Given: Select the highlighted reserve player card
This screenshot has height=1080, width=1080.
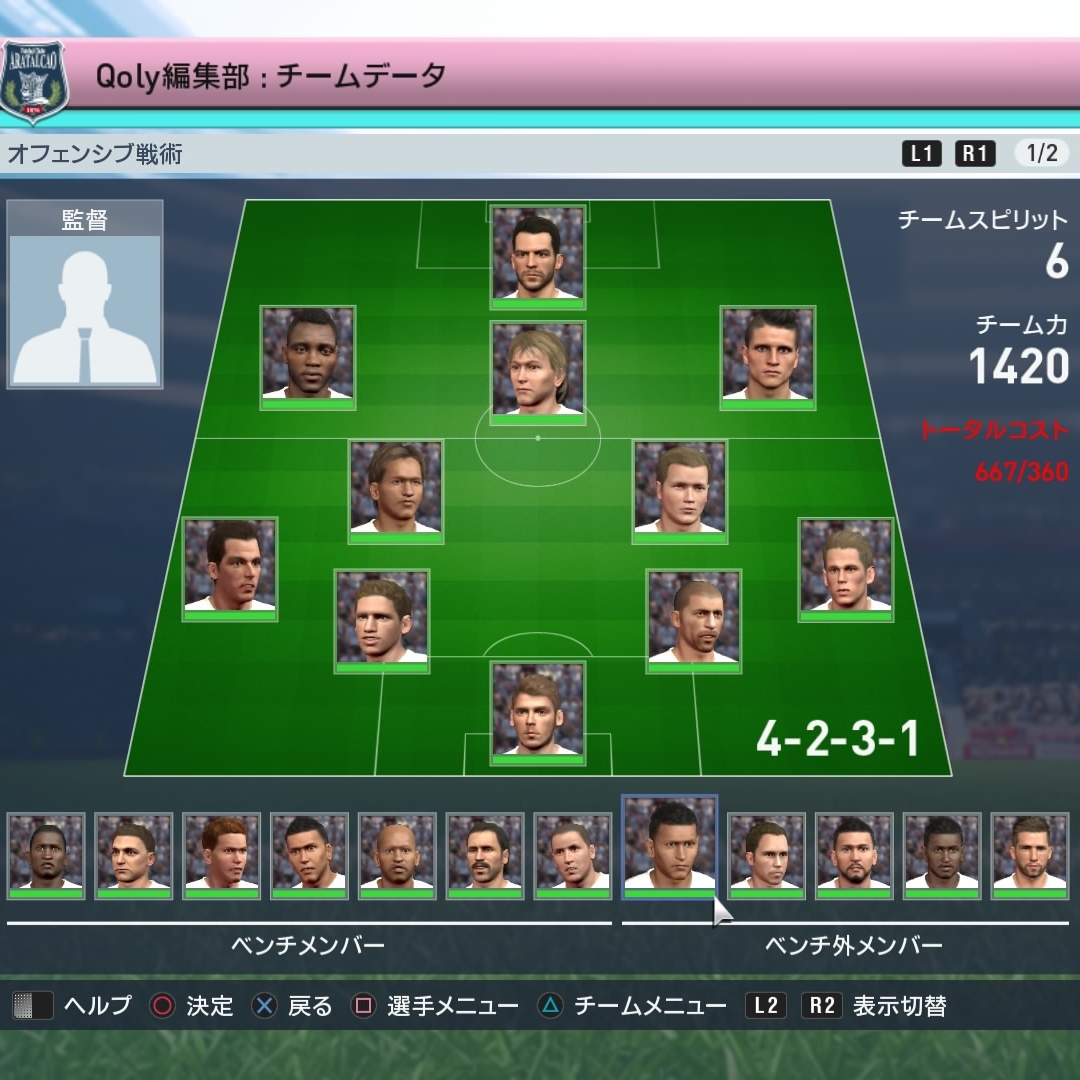Looking at the screenshot, I should pos(669,847).
